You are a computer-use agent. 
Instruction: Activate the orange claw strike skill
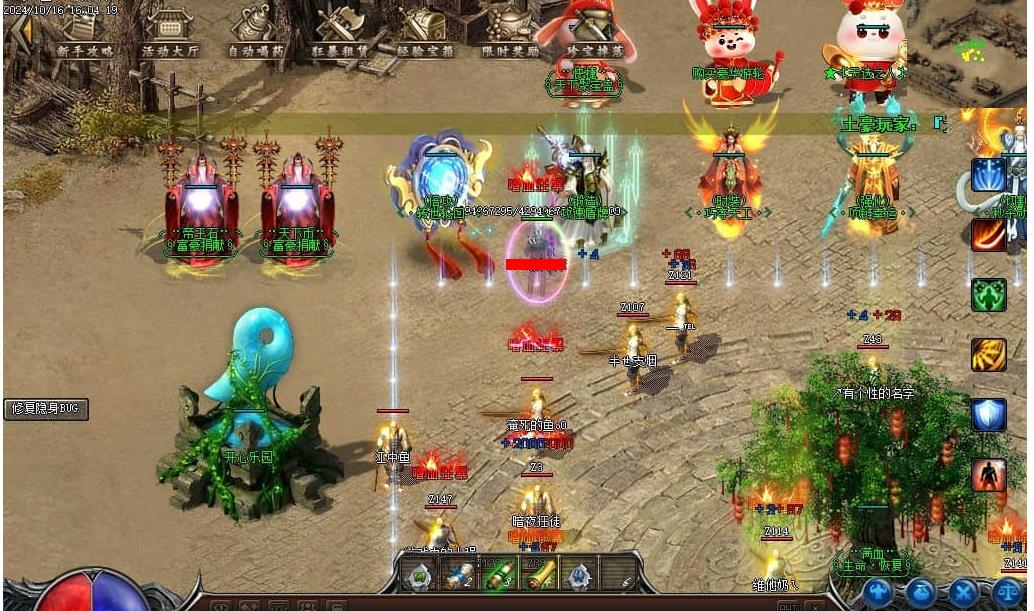point(988,355)
